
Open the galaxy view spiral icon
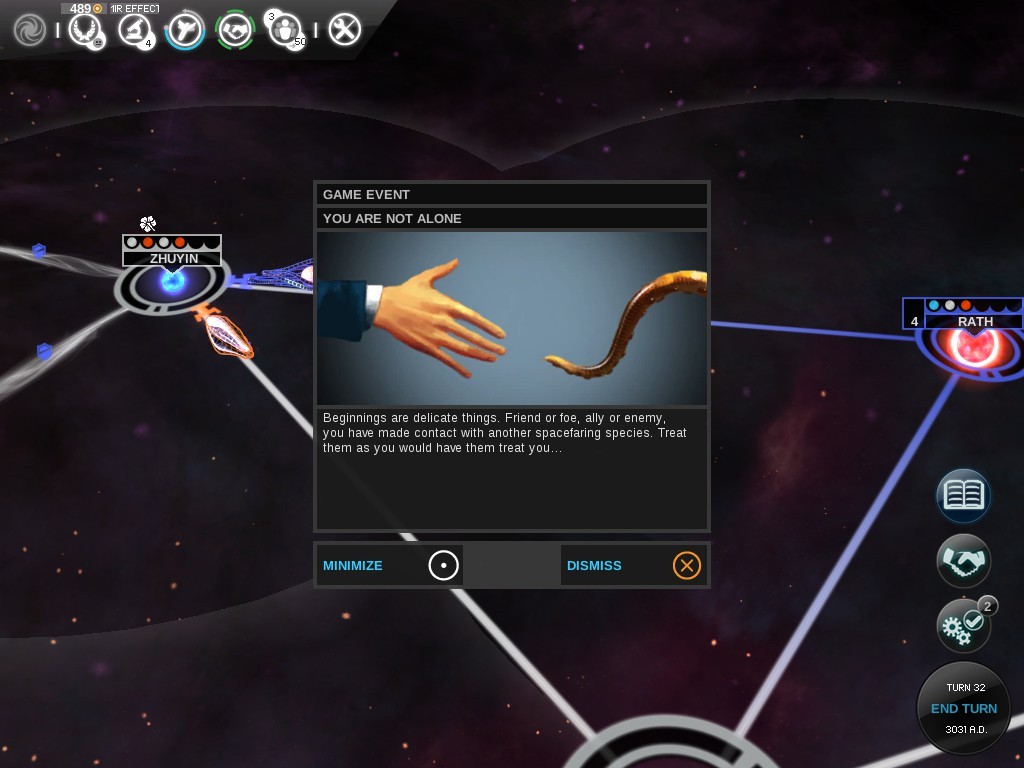[x=30, y=30]
